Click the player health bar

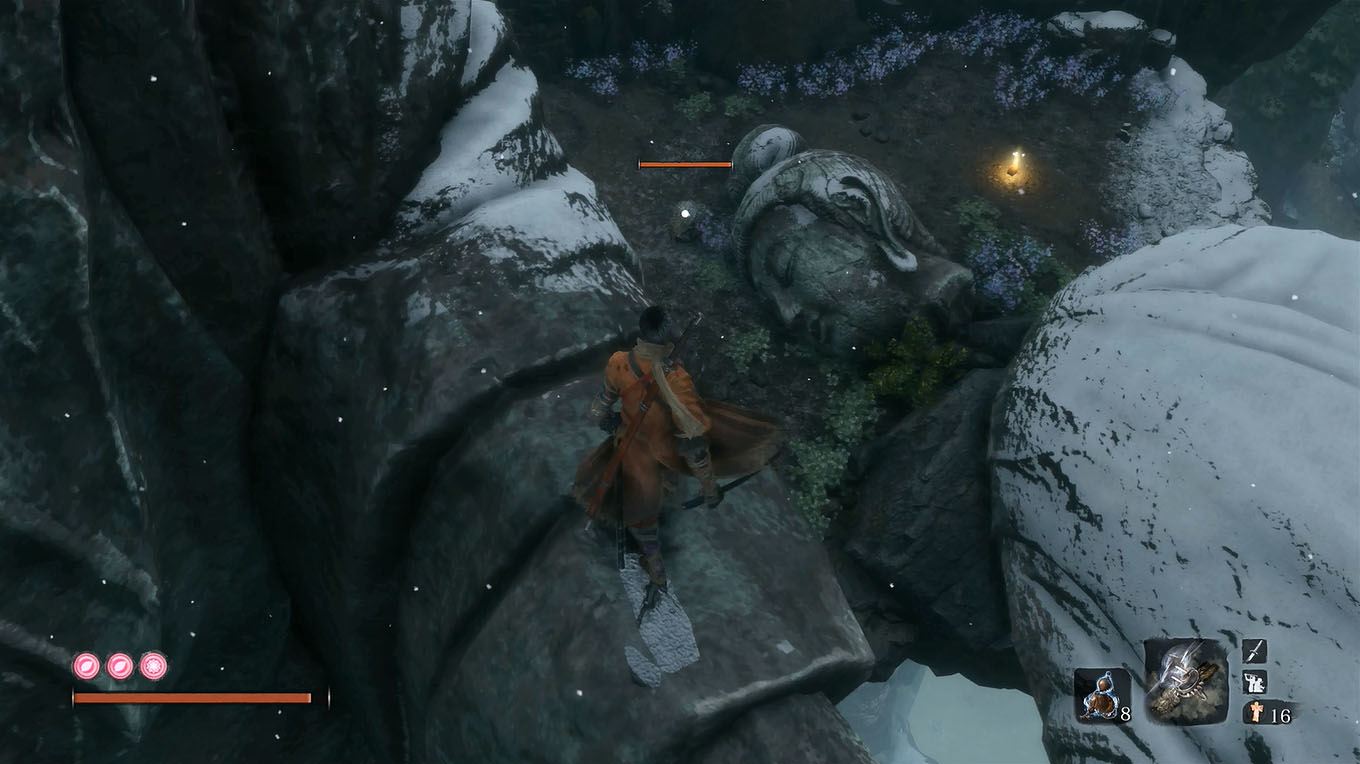198,697
